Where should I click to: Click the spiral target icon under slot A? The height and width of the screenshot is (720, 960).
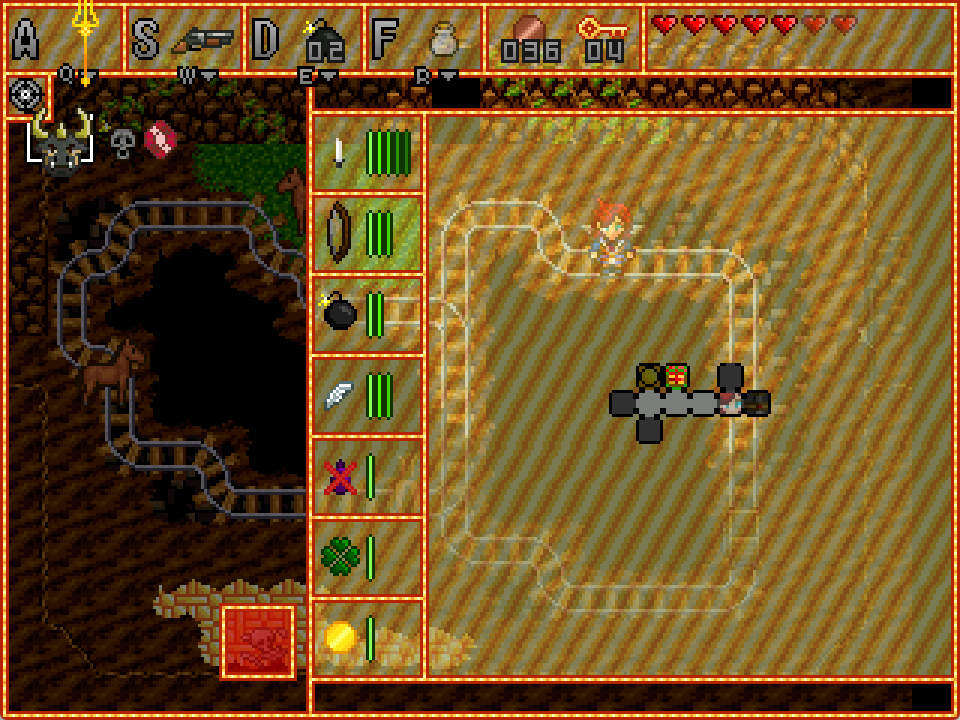pos(25,95)
